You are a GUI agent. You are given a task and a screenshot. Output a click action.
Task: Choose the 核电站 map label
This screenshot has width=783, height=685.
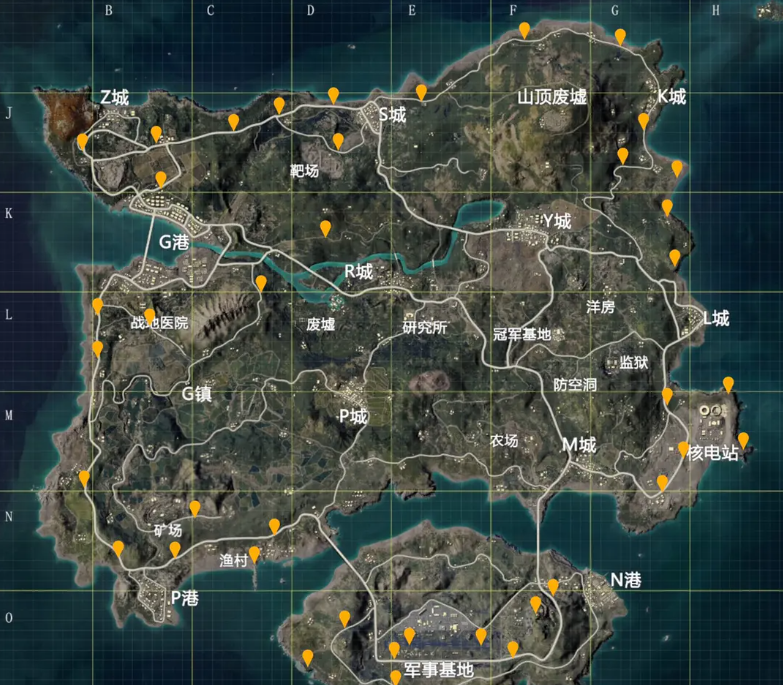[x=714, y=453]
